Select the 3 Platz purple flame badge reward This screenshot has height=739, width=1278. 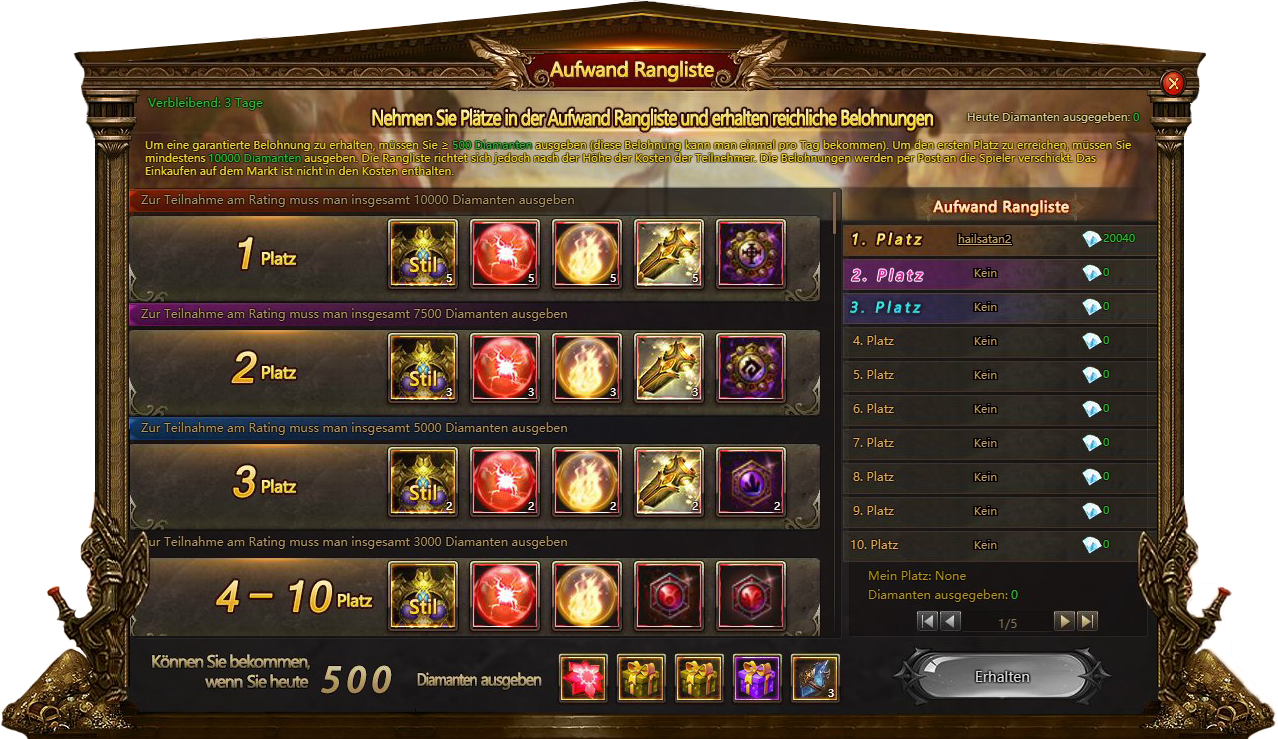(751, 482)
